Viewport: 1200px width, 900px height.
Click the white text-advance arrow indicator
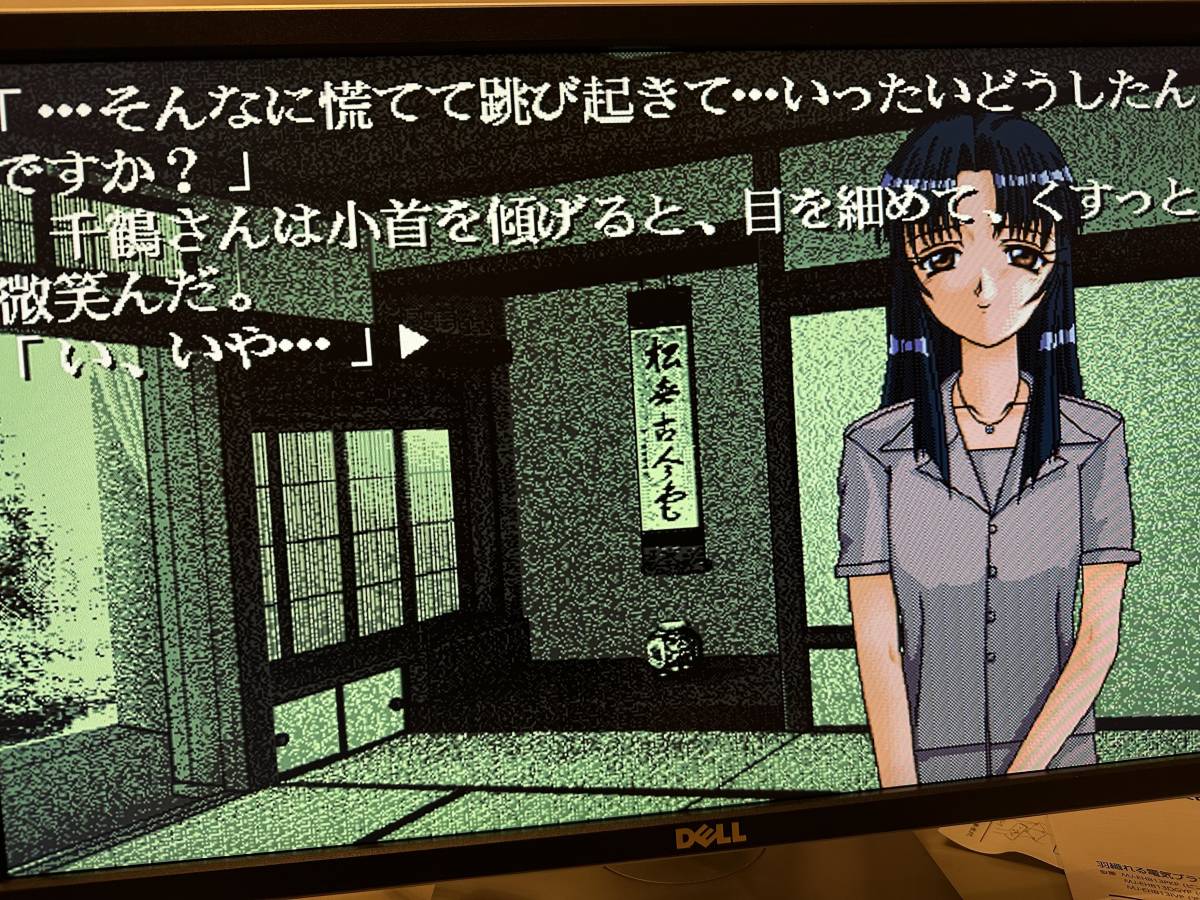coord(412,343)
